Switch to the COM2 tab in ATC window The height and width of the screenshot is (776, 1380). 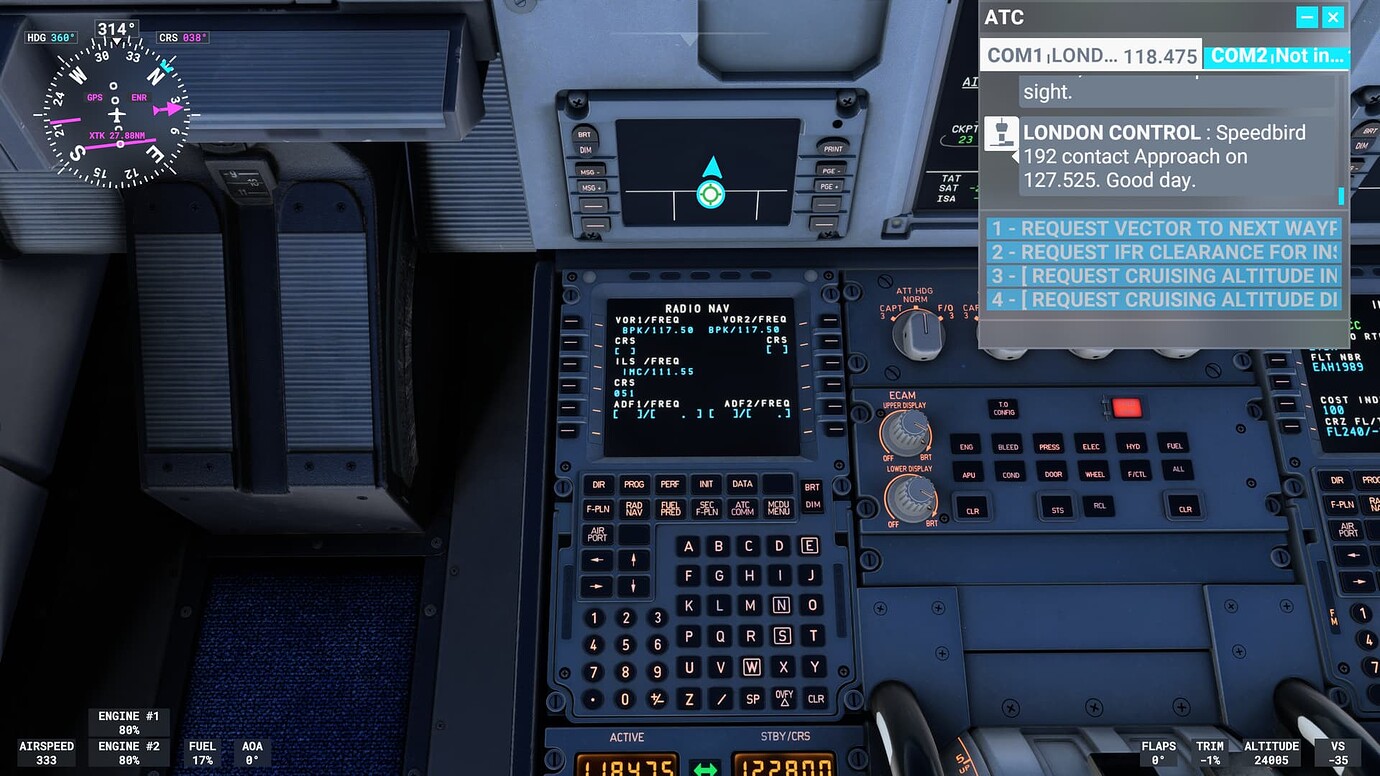(1278, 55)
